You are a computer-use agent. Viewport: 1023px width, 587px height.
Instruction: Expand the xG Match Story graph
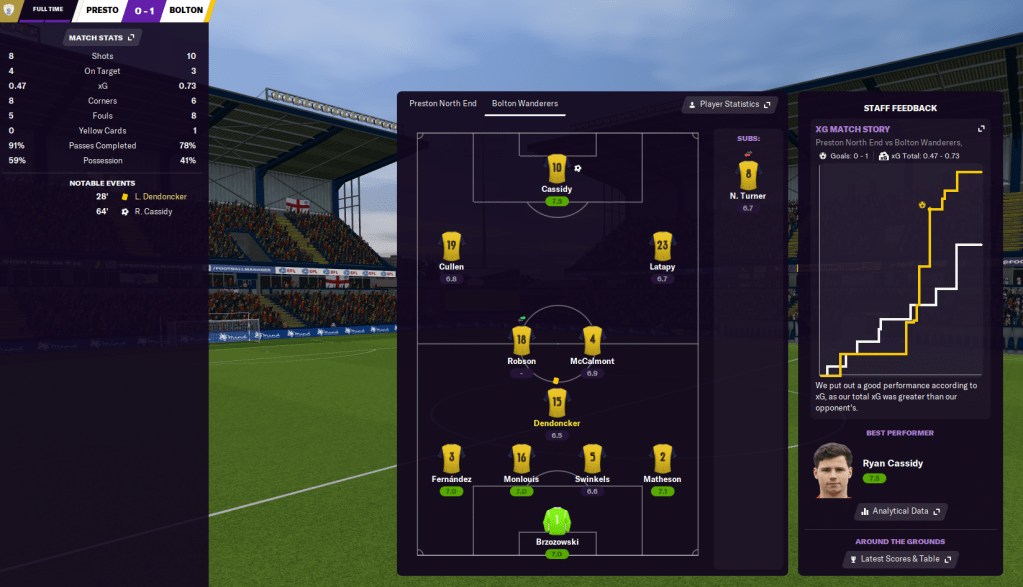point(981,129)
